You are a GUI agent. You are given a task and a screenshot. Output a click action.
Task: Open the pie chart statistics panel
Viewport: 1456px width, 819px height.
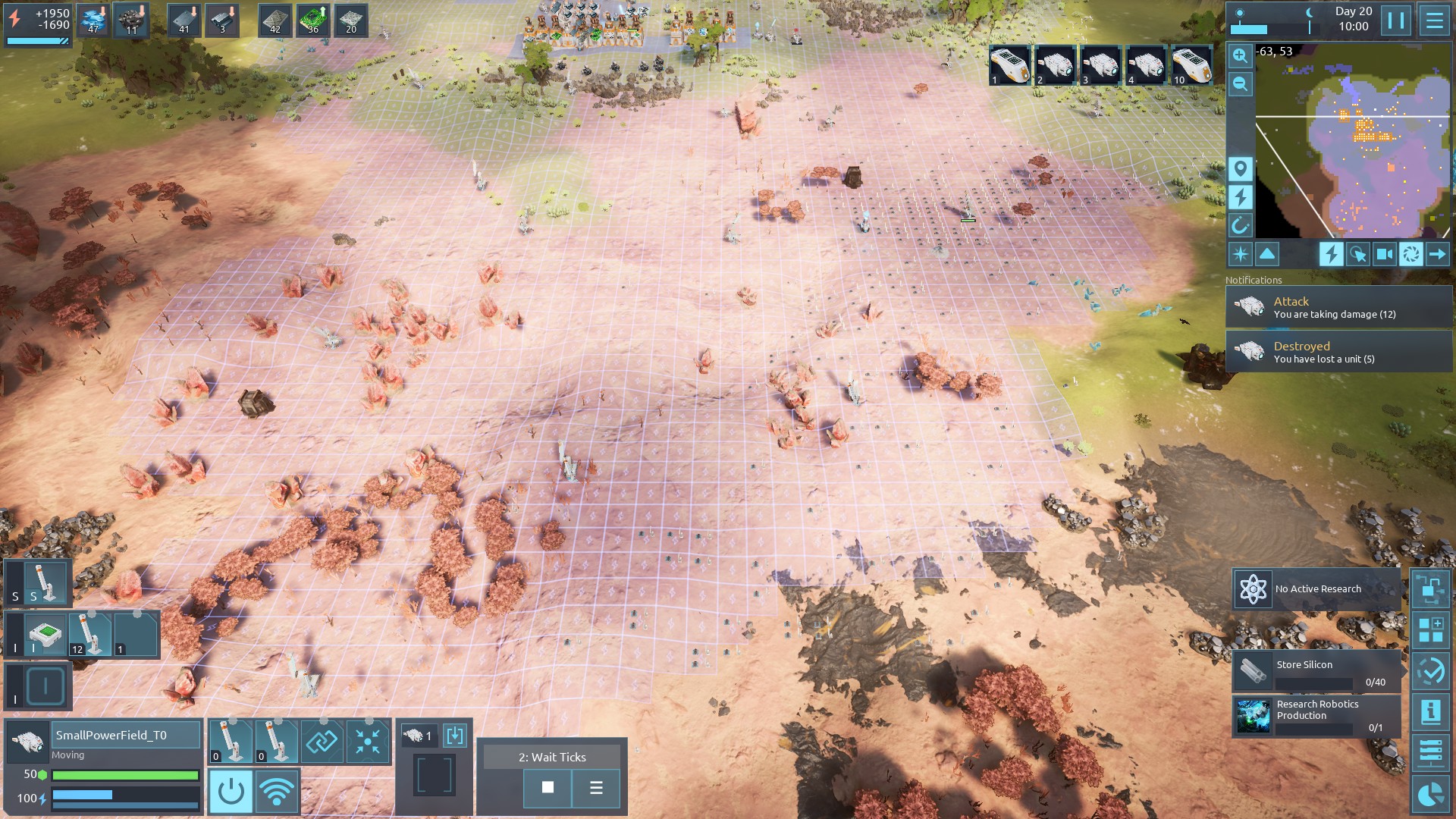(x=1430, y=794)
